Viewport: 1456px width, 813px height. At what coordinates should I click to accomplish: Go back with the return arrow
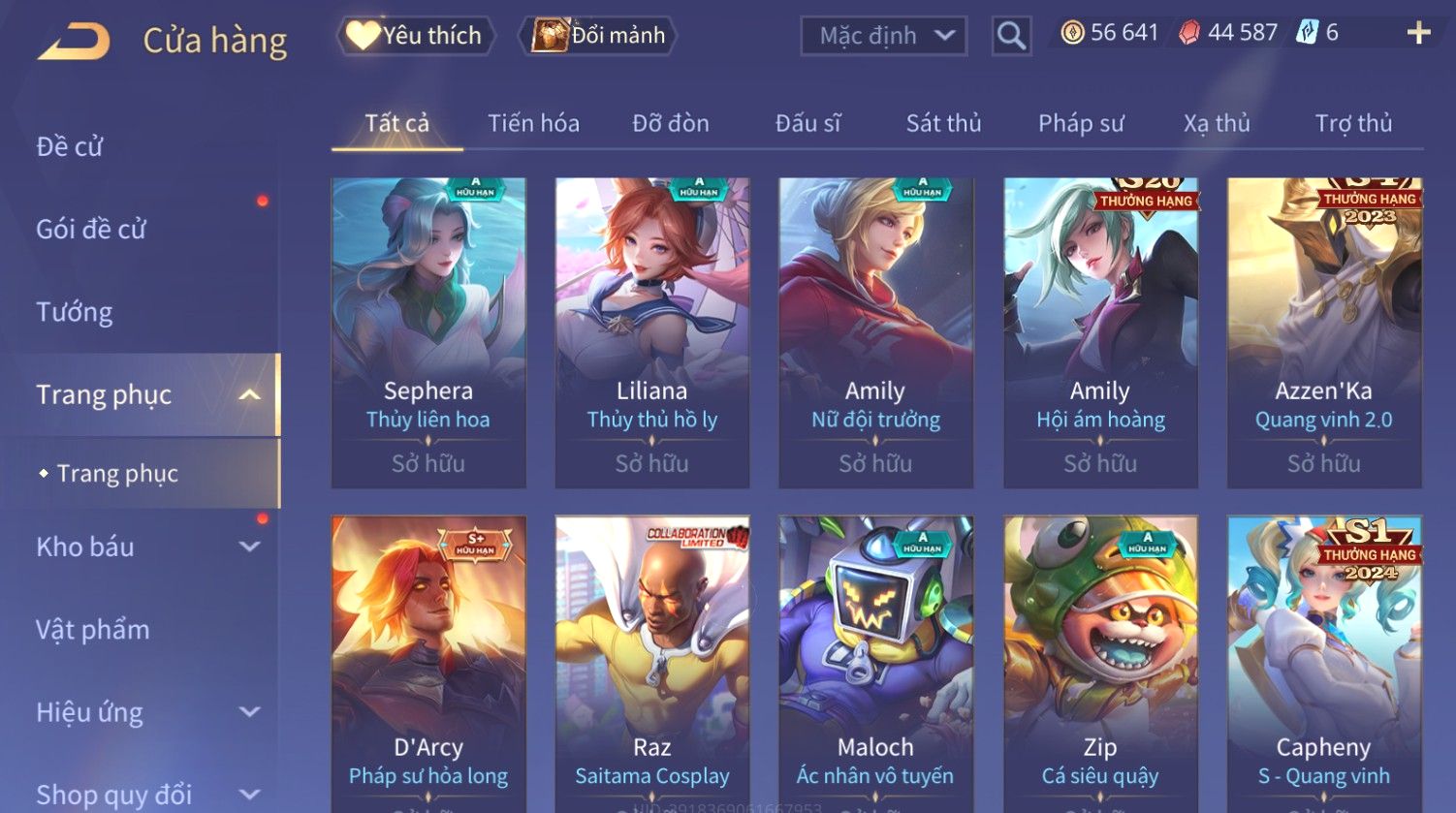(x=74, y=41)
